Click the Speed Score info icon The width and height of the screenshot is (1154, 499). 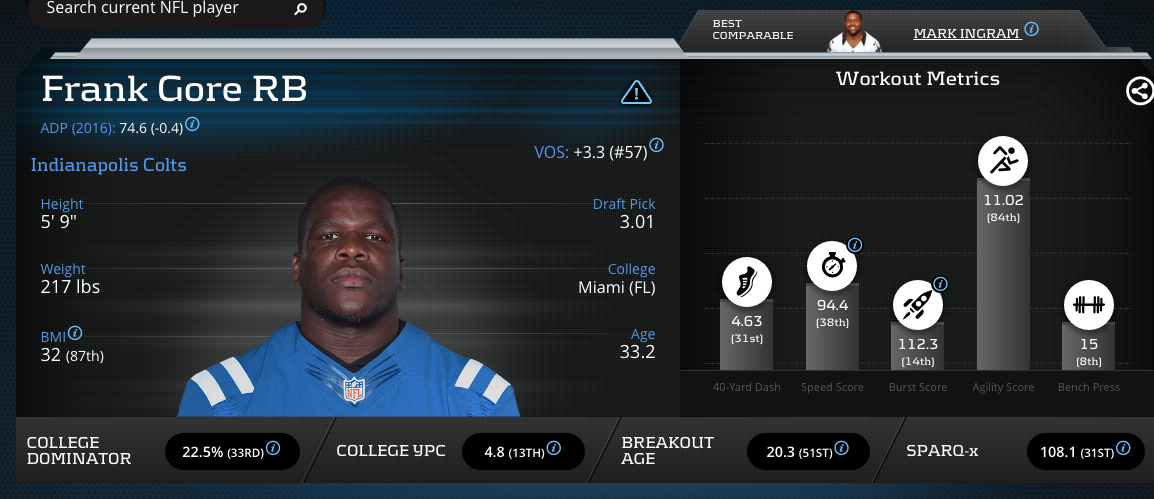pyautogui.click(x=855, y=245)
